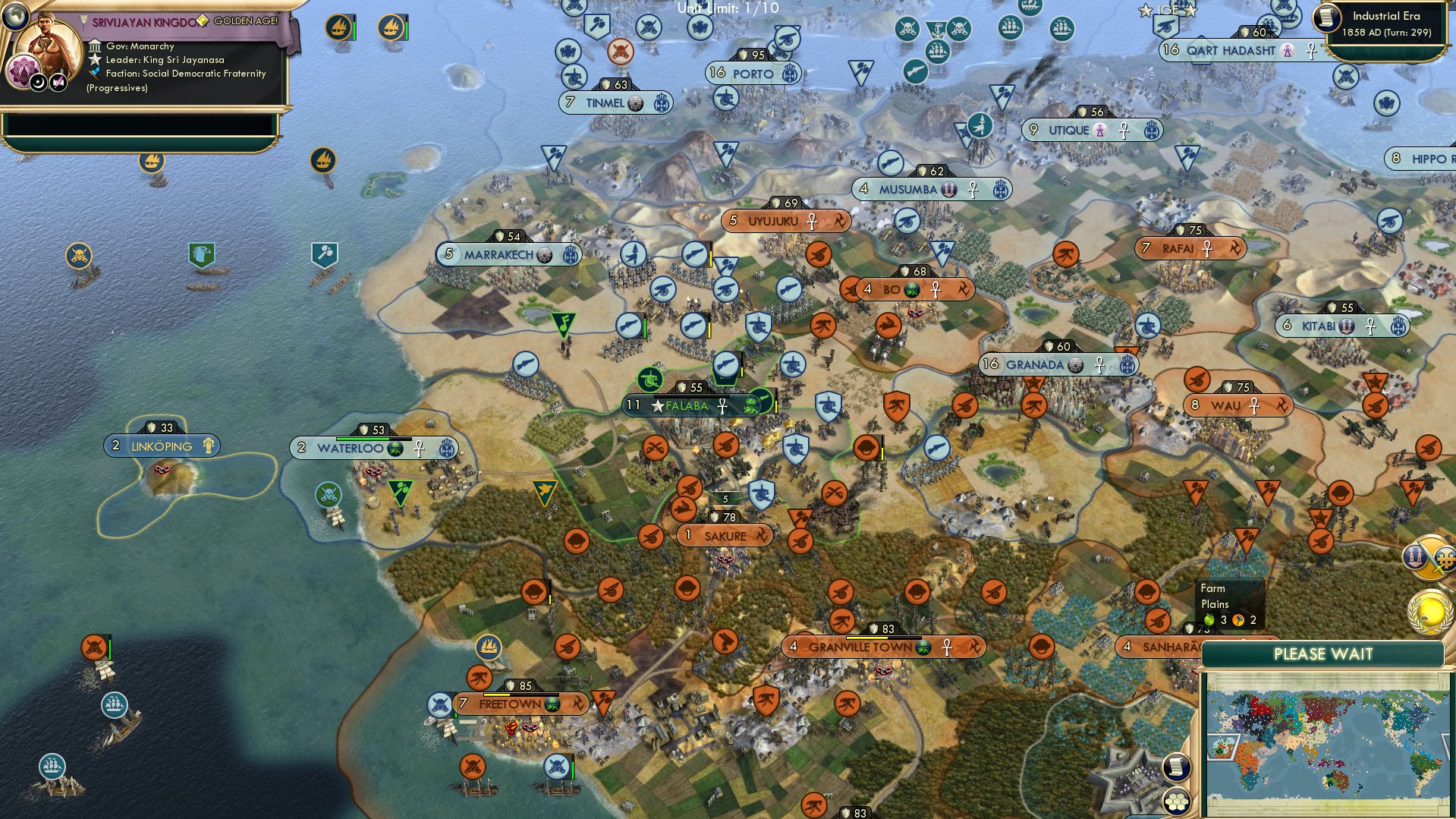The width and height of the screenshot is (1456, 819).
Task: Open the crossed-sword war notification icon
Action: coord(1430,558)
